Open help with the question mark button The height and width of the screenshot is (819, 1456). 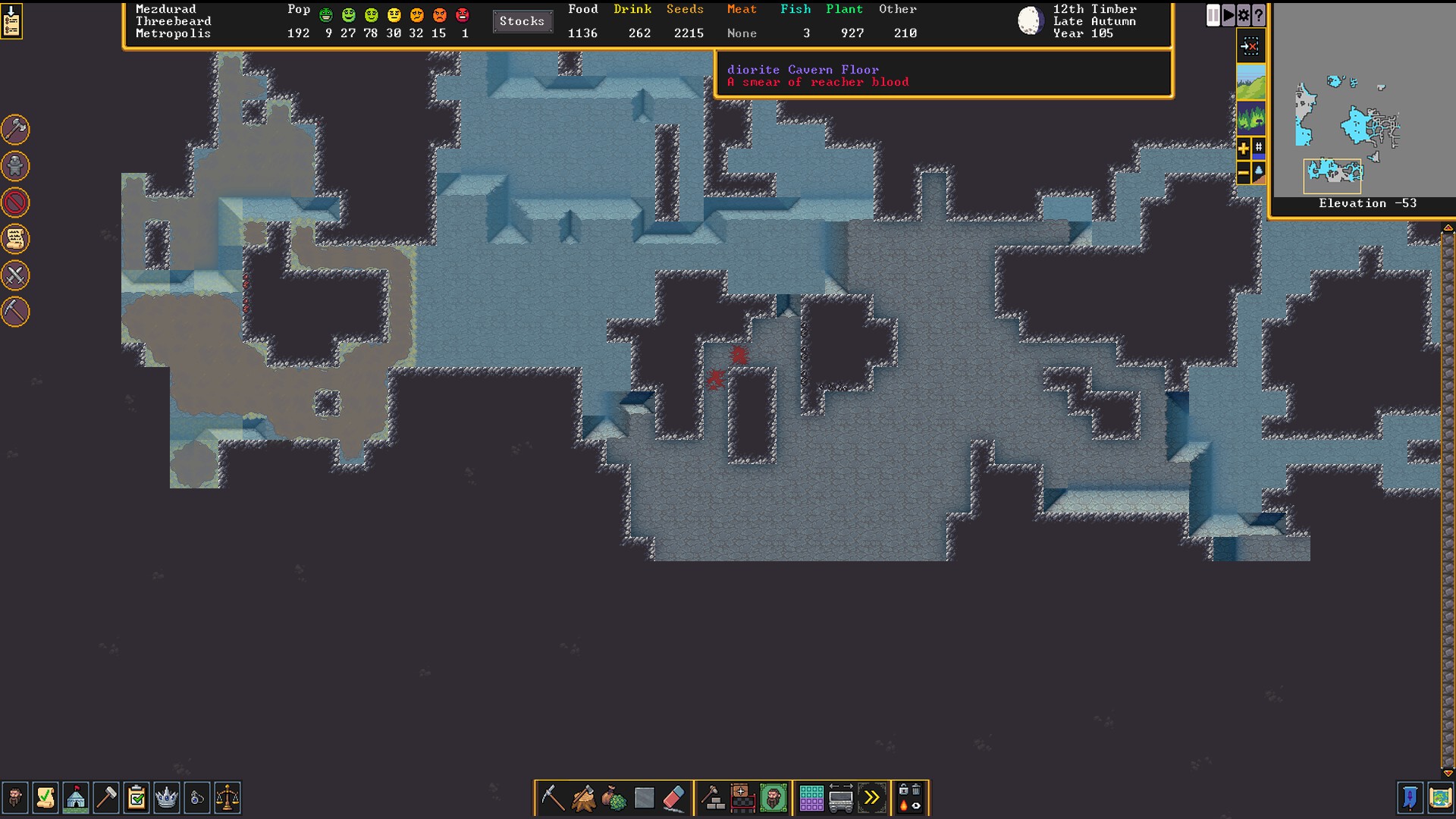pos(1259,15)
